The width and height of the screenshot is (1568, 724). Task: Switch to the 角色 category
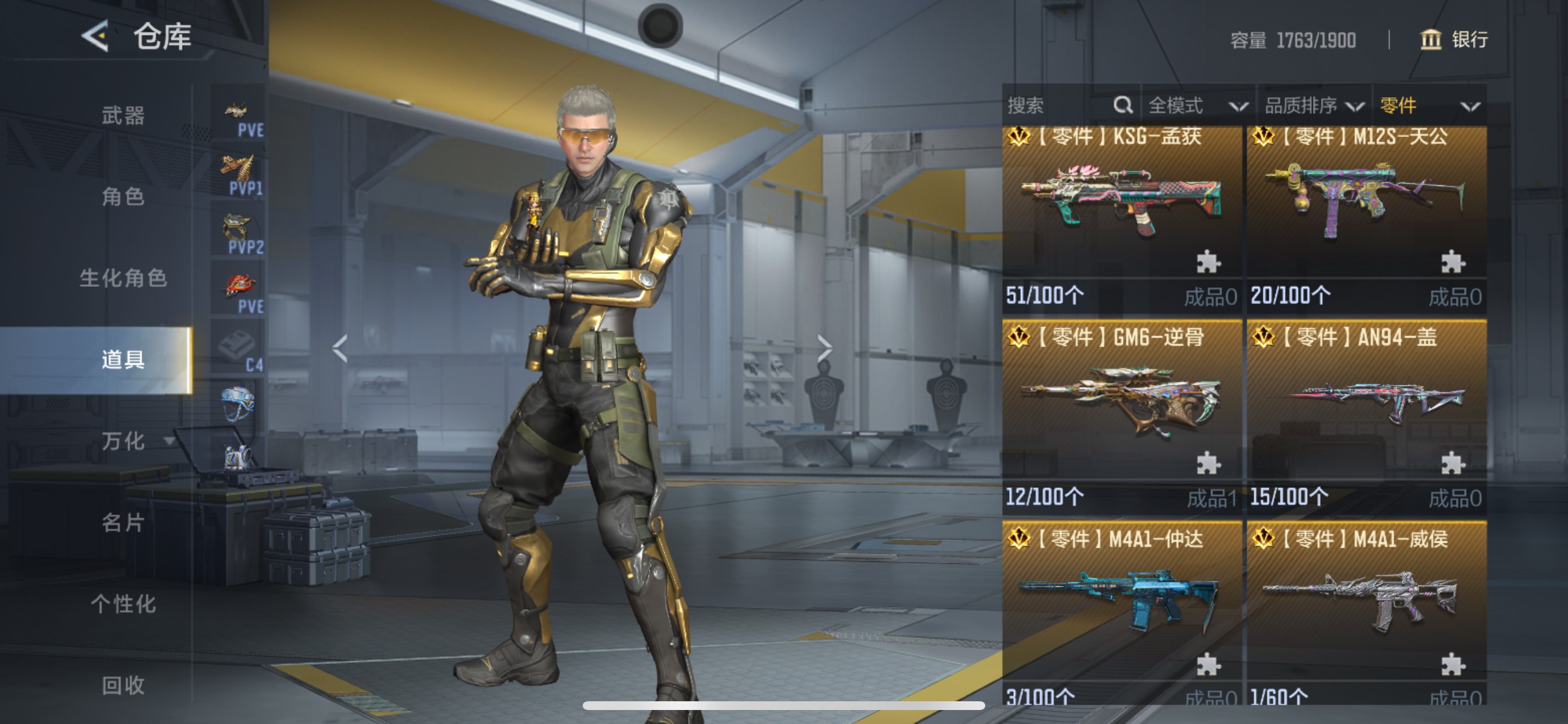click(123, 196)
